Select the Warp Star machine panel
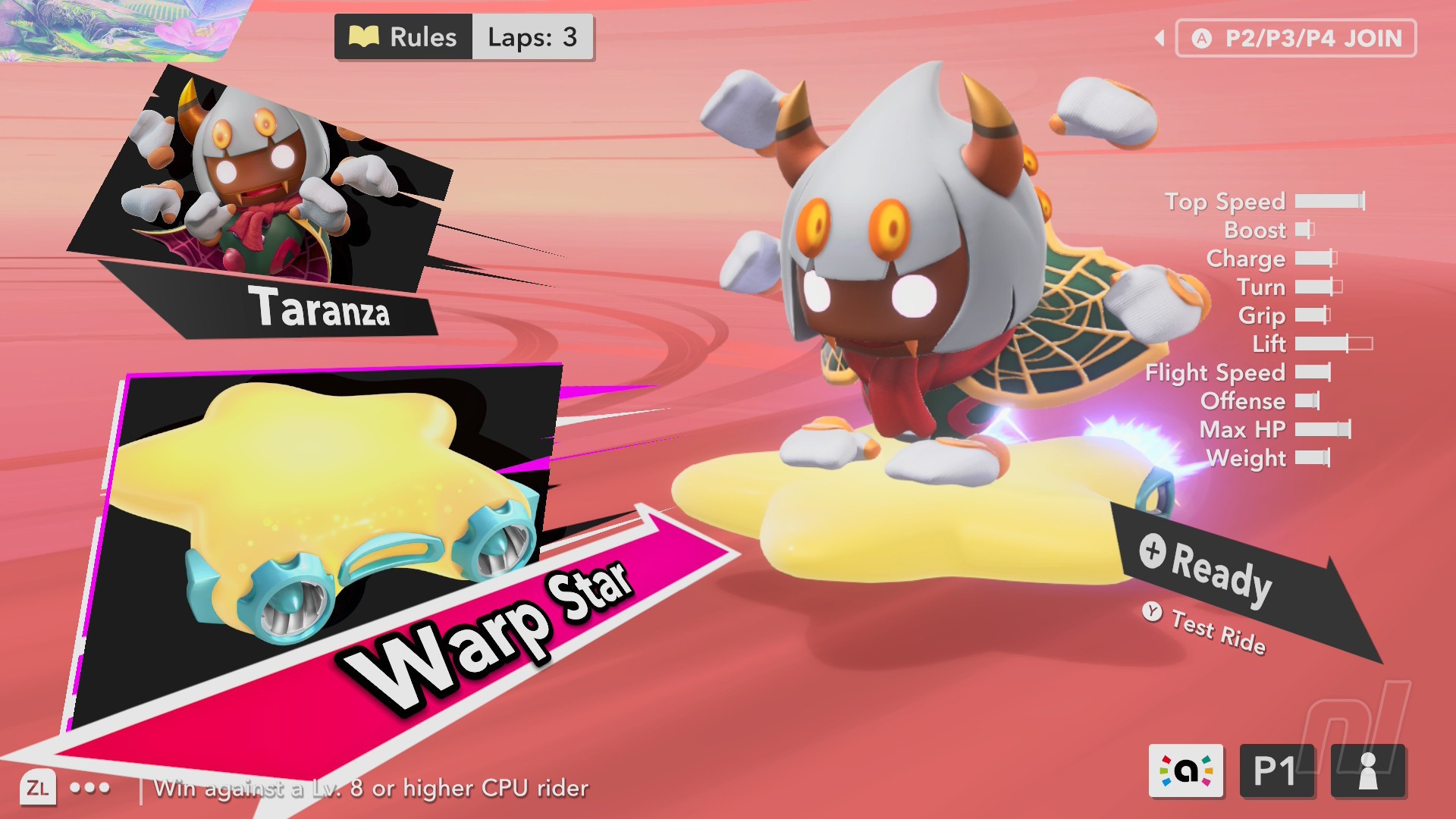This screenshot has width=1456, height=819. tap(326, 523)
